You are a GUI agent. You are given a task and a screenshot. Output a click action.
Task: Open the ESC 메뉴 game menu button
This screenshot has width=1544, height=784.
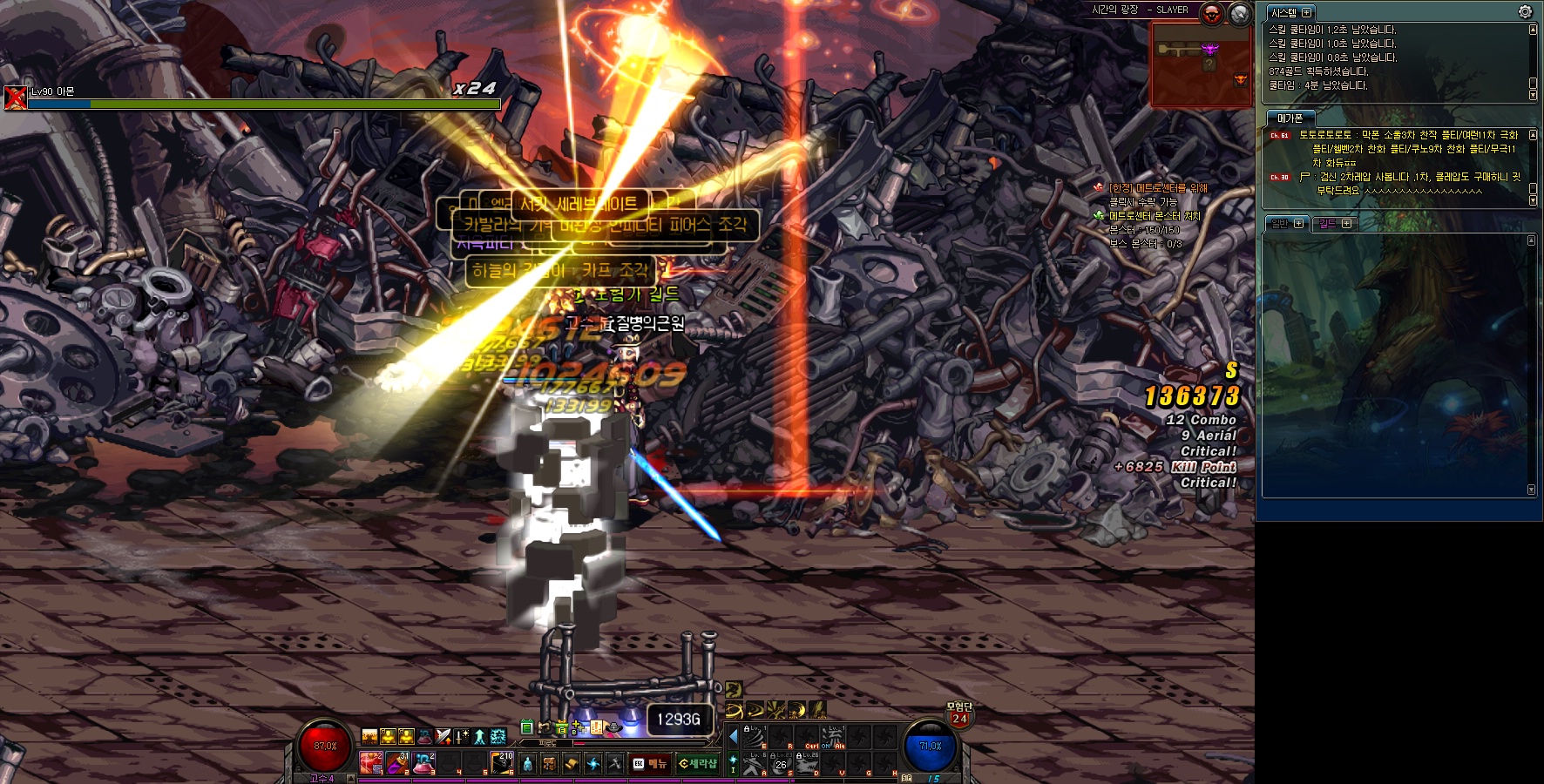pyautogui.click(x=651, y=764)
